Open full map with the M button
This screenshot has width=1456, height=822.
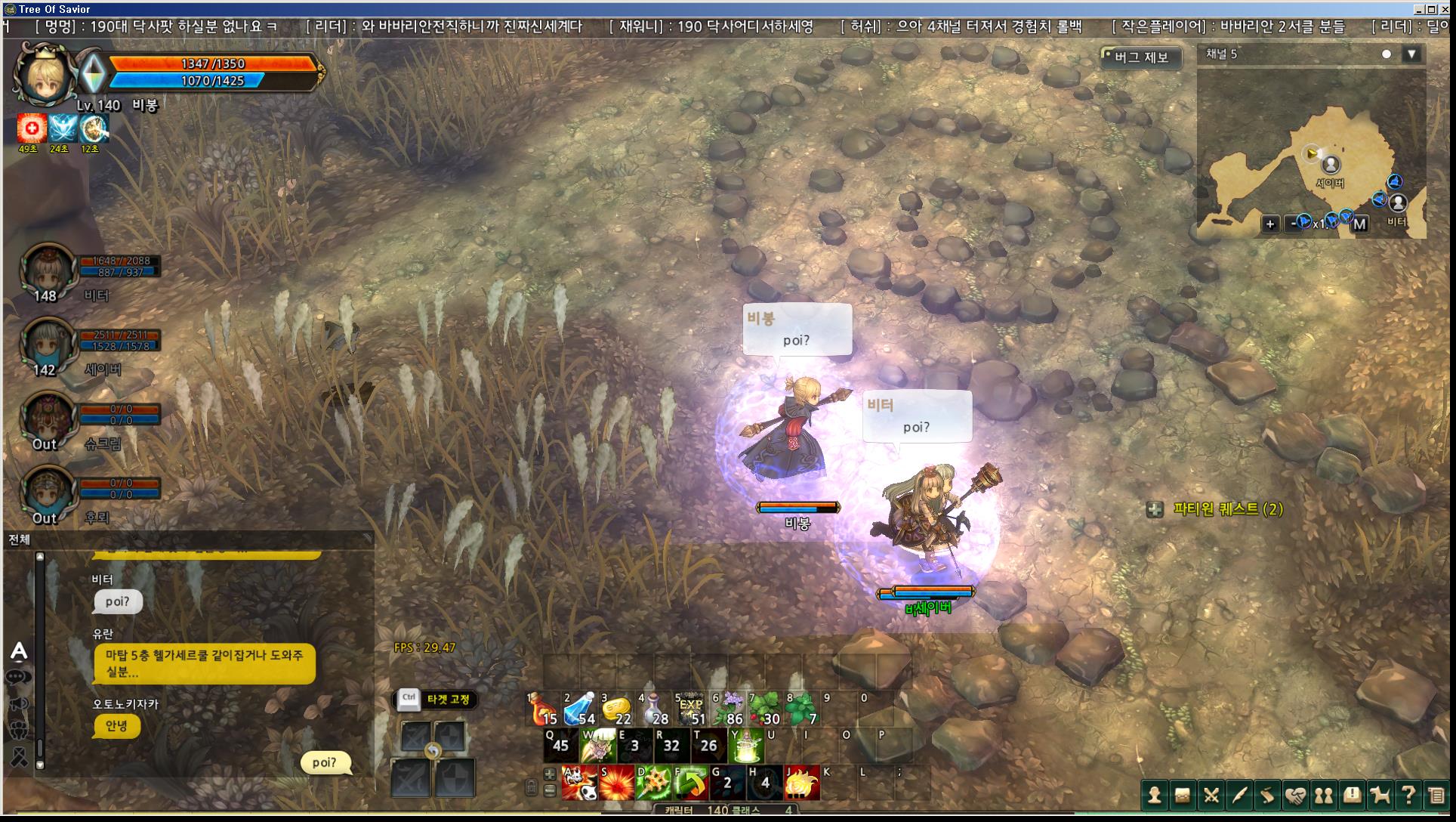[x=1359, y=224]
